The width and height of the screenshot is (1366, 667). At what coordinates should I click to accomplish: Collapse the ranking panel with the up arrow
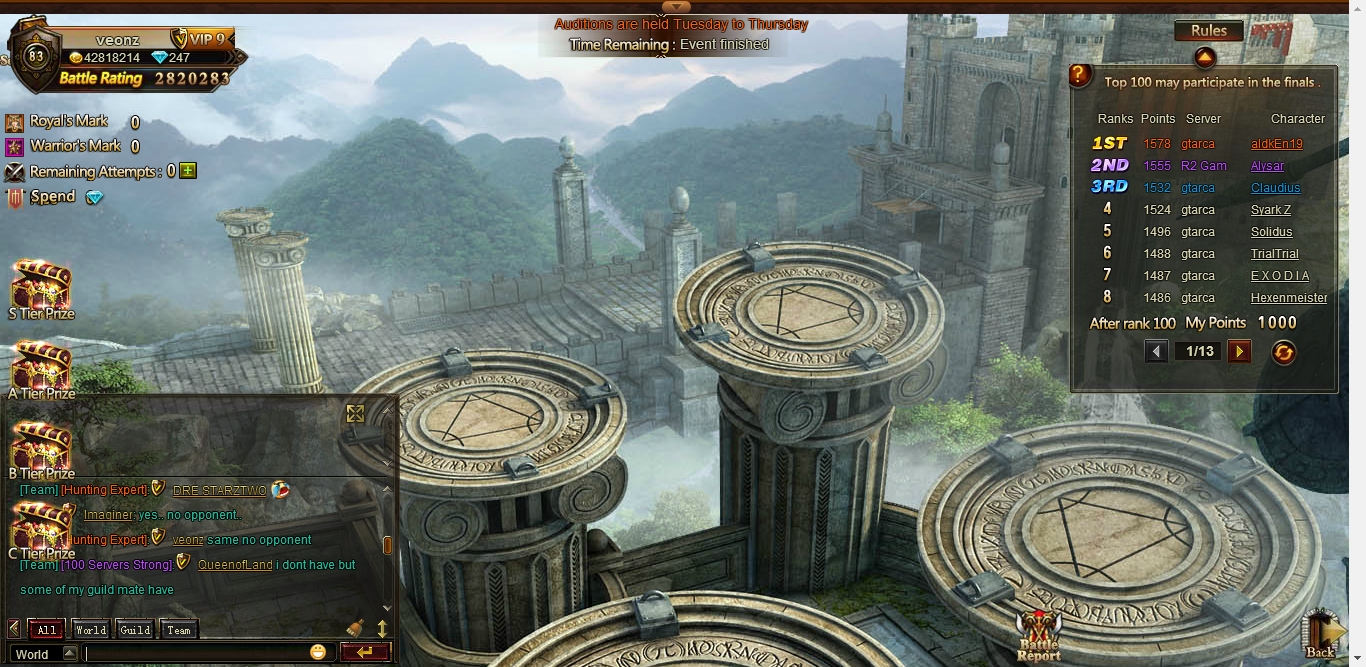[x=1204, y=57]
